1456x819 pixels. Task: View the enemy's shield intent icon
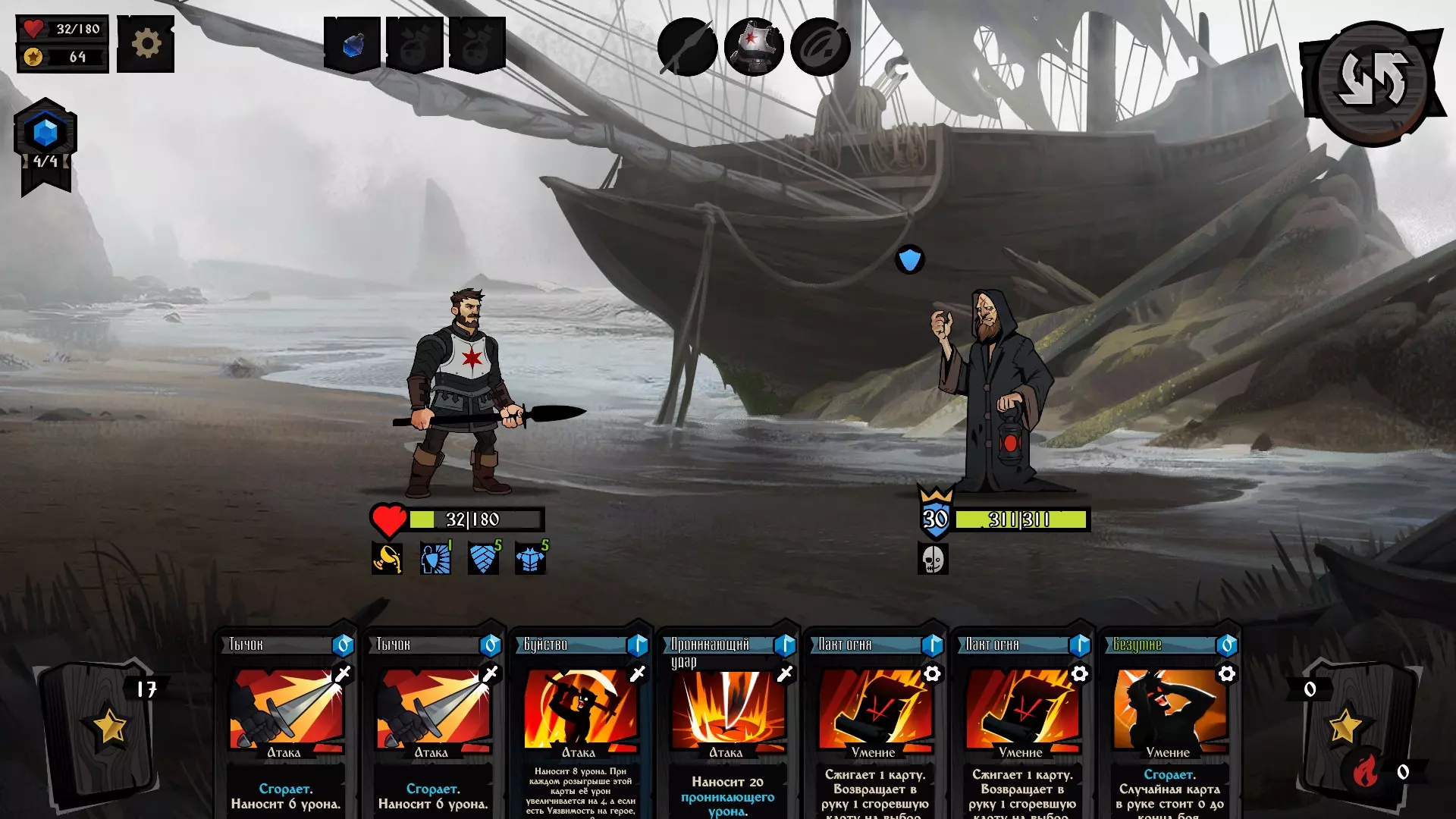[x=909, y=259]
